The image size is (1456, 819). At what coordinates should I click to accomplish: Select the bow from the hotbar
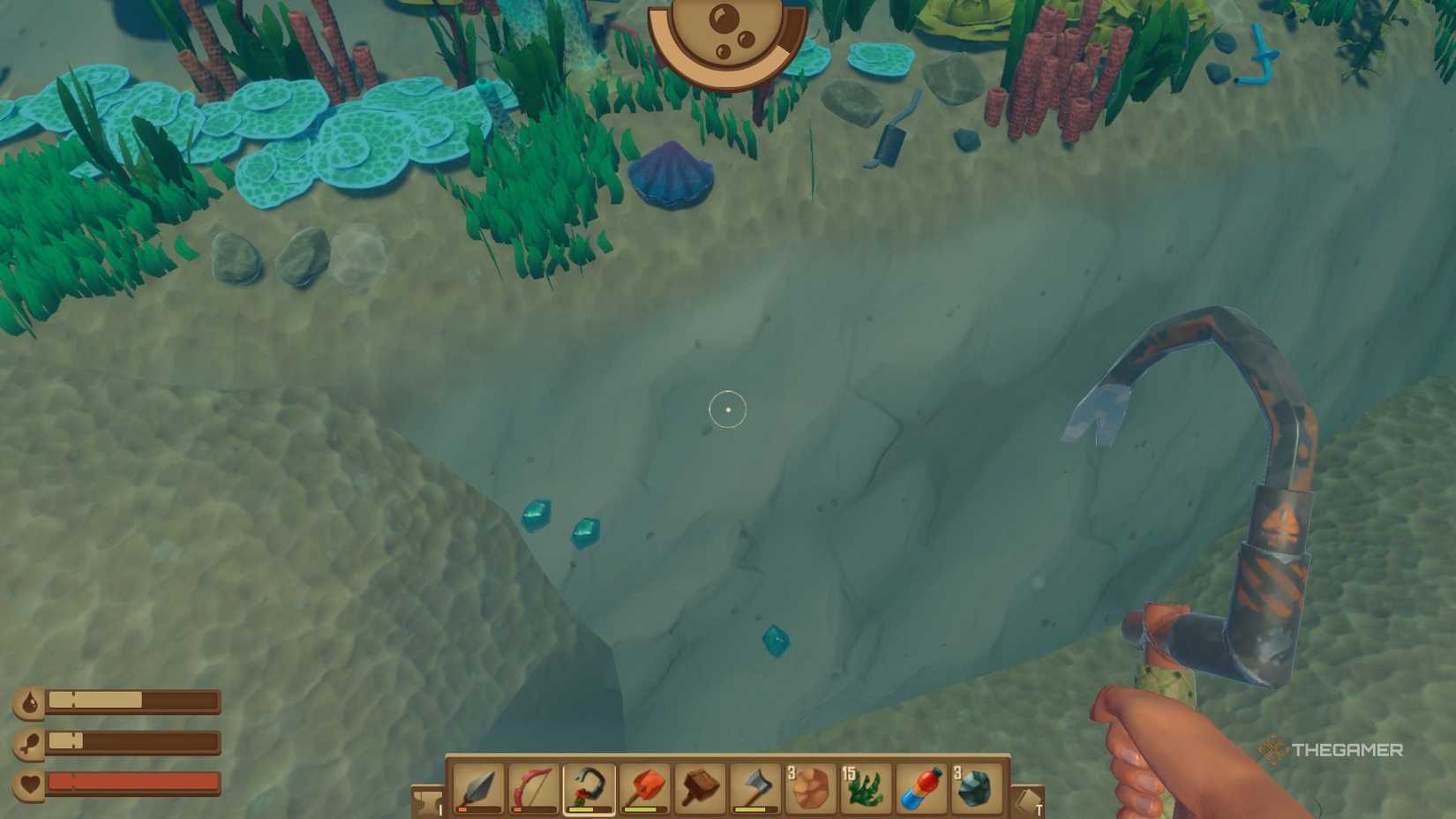(x=533, y=791)
